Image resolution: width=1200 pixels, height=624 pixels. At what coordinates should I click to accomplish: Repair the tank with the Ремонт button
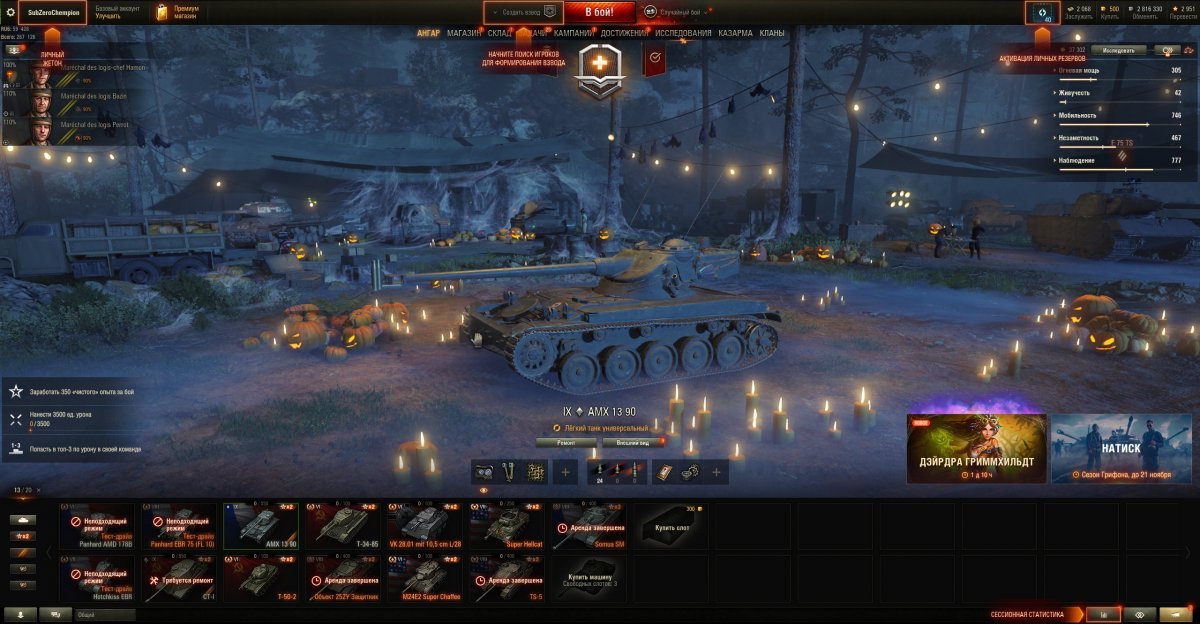tap(566, 441)
